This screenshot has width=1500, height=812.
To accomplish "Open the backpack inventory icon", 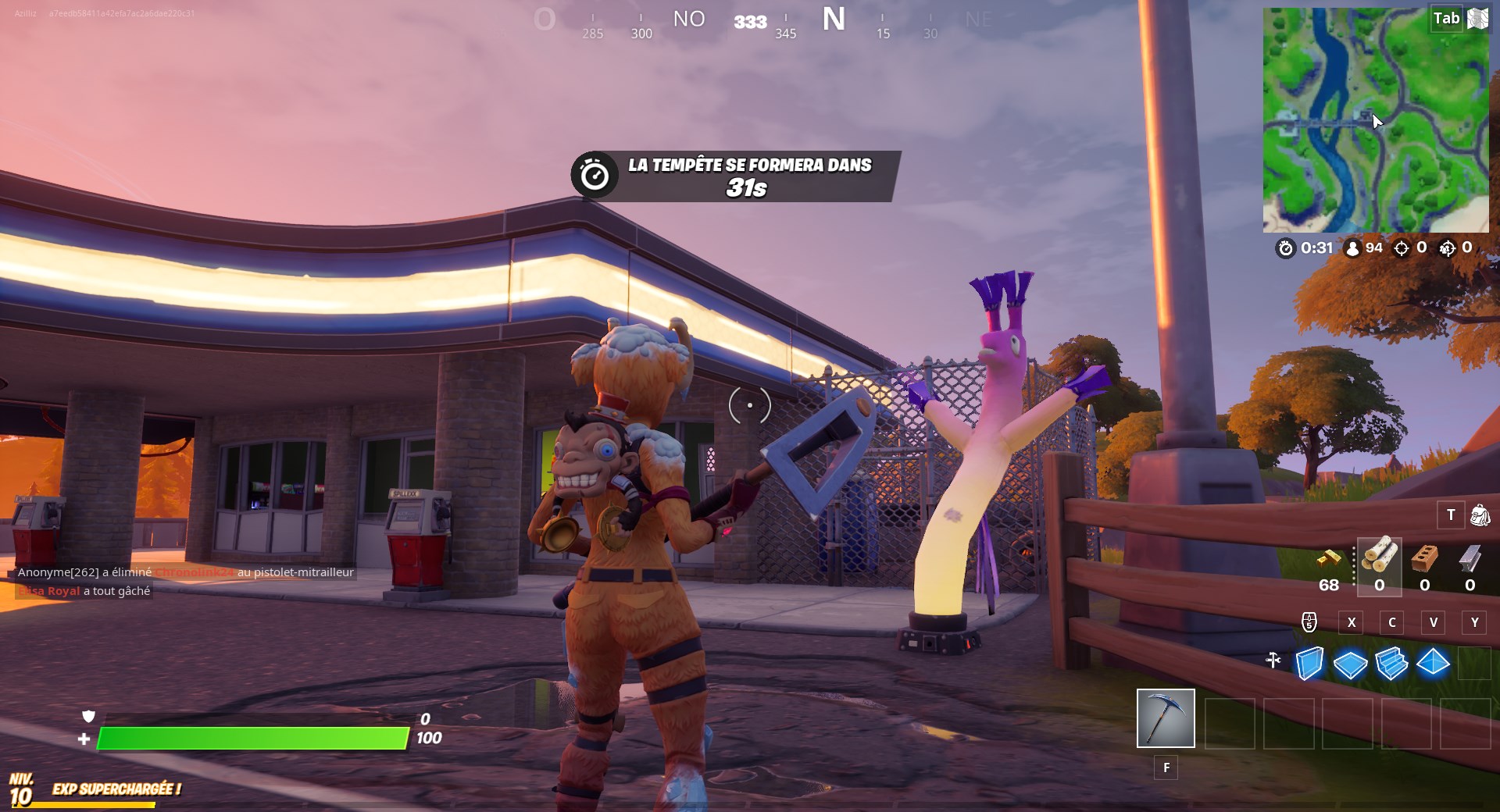I will tap(1478, 515).
